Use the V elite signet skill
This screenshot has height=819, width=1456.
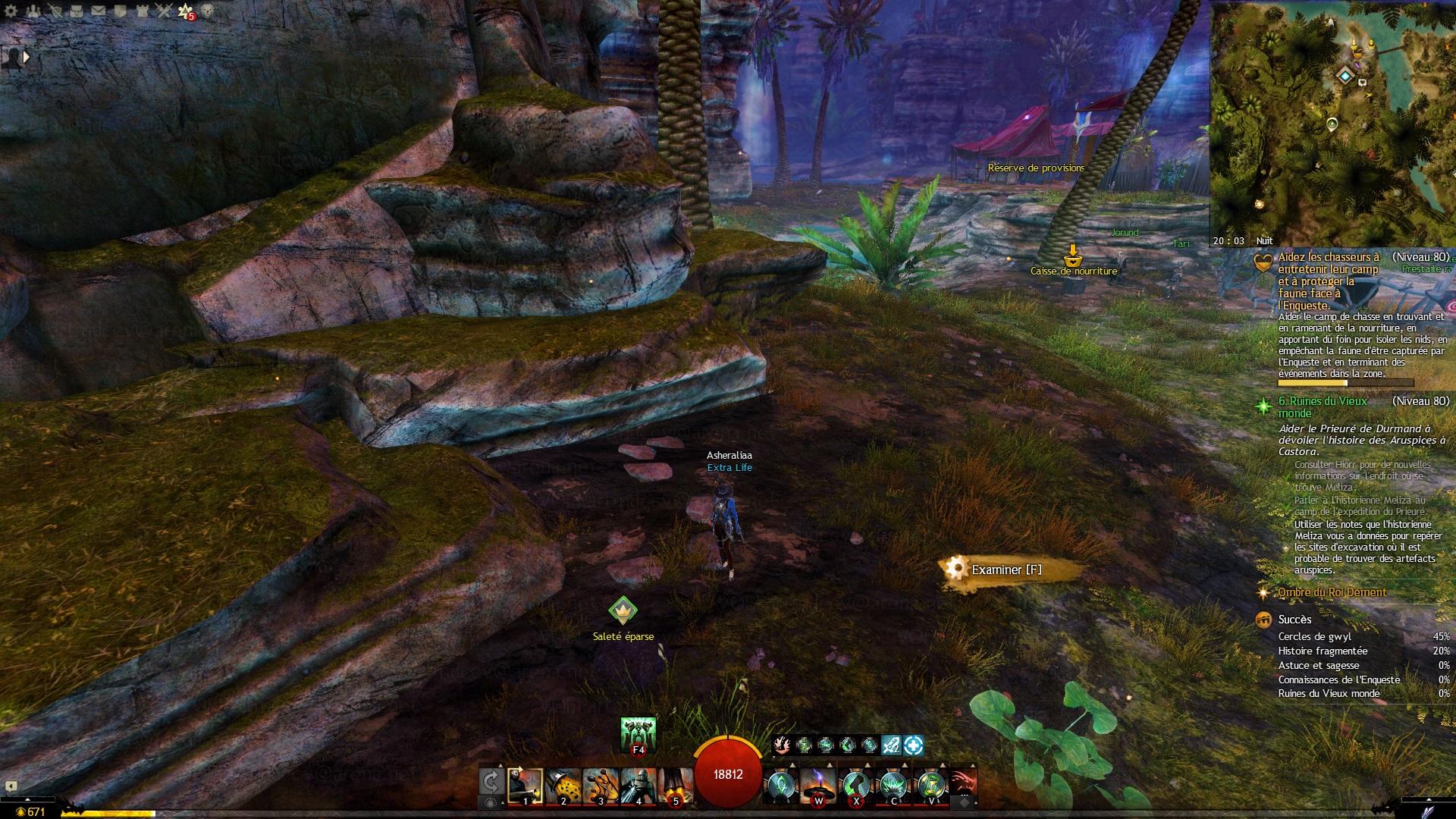931,786
